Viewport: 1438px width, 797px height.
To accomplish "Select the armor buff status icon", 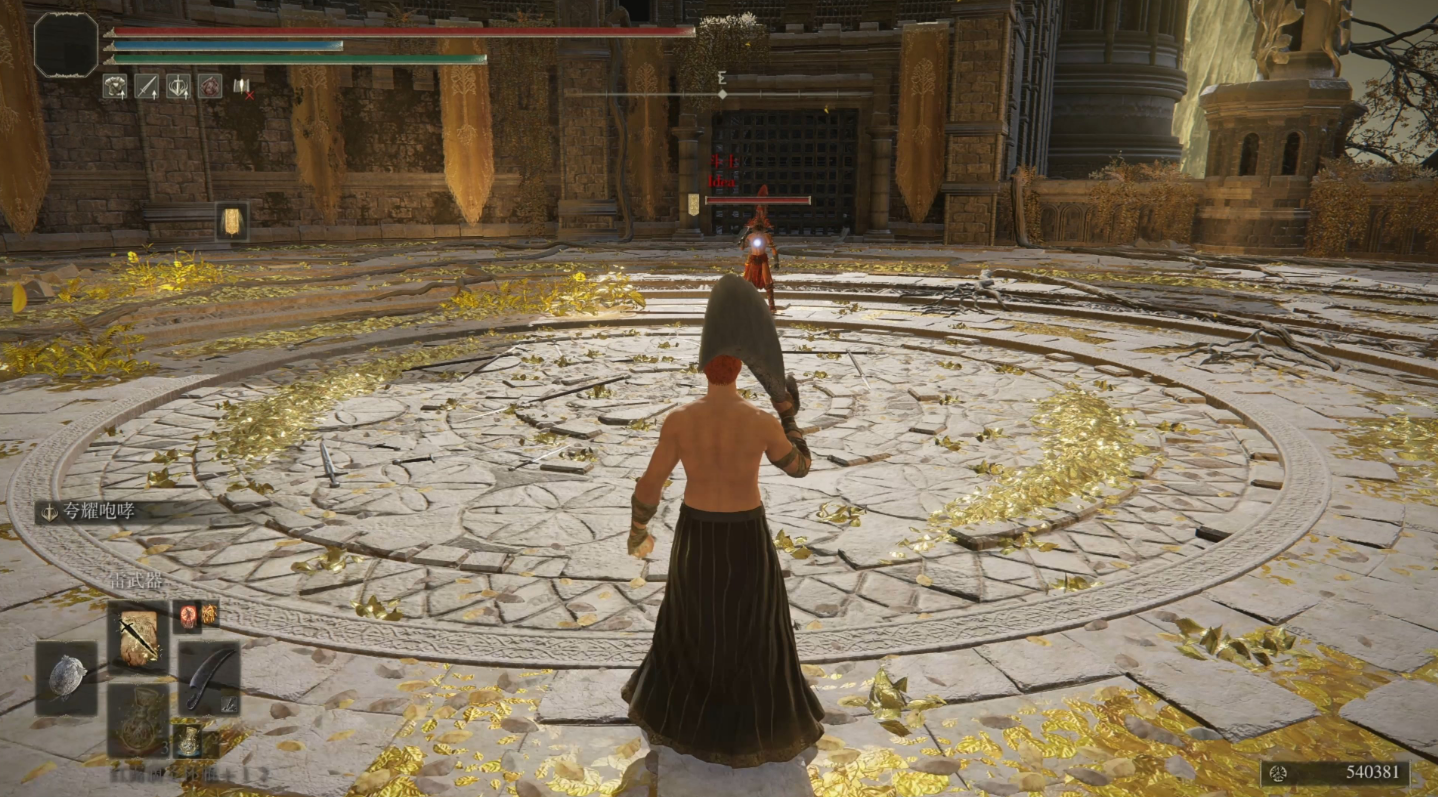I will pyautogui.click(x=114, y=86).
